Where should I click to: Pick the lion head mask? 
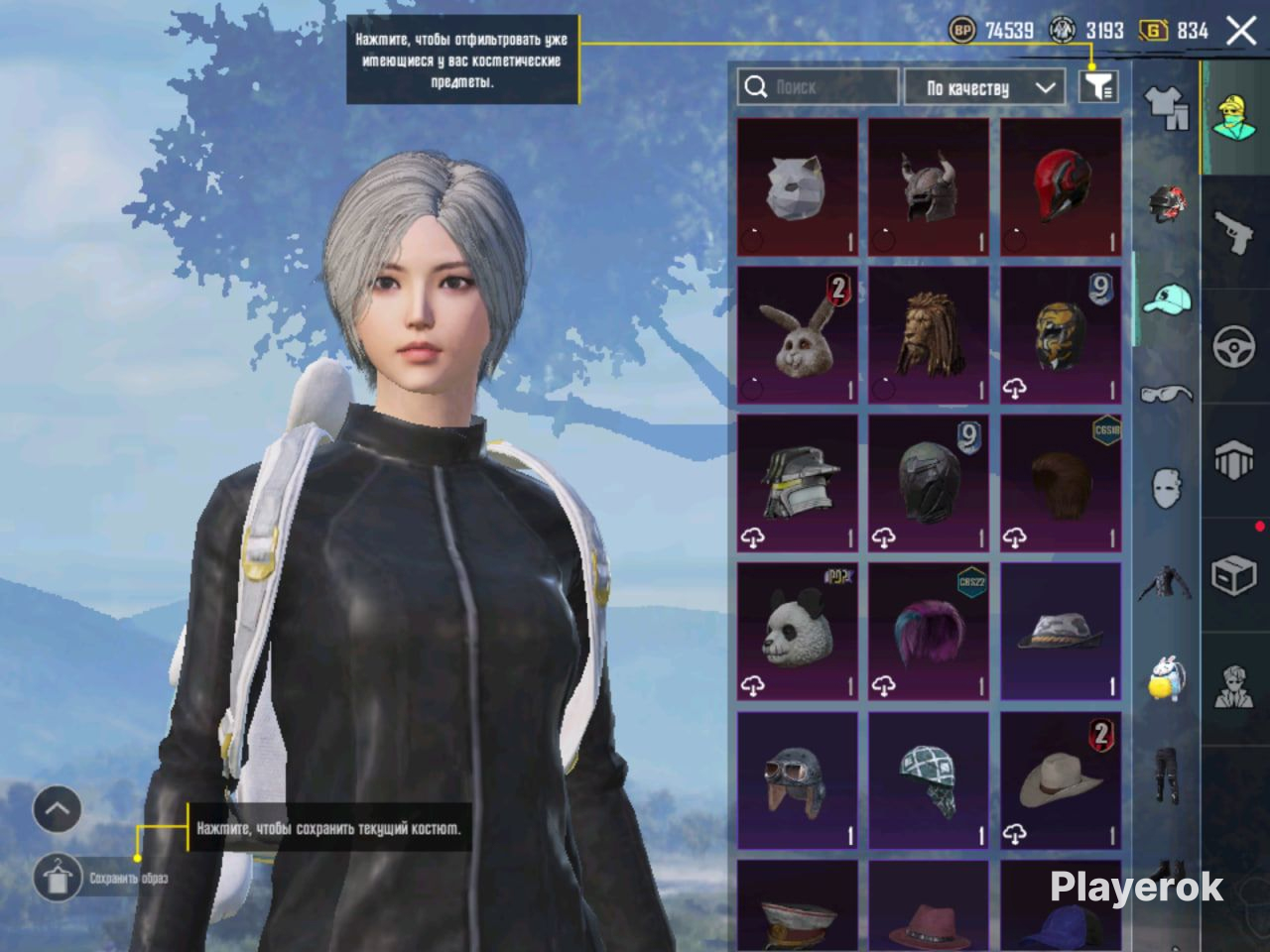point(929,335)
